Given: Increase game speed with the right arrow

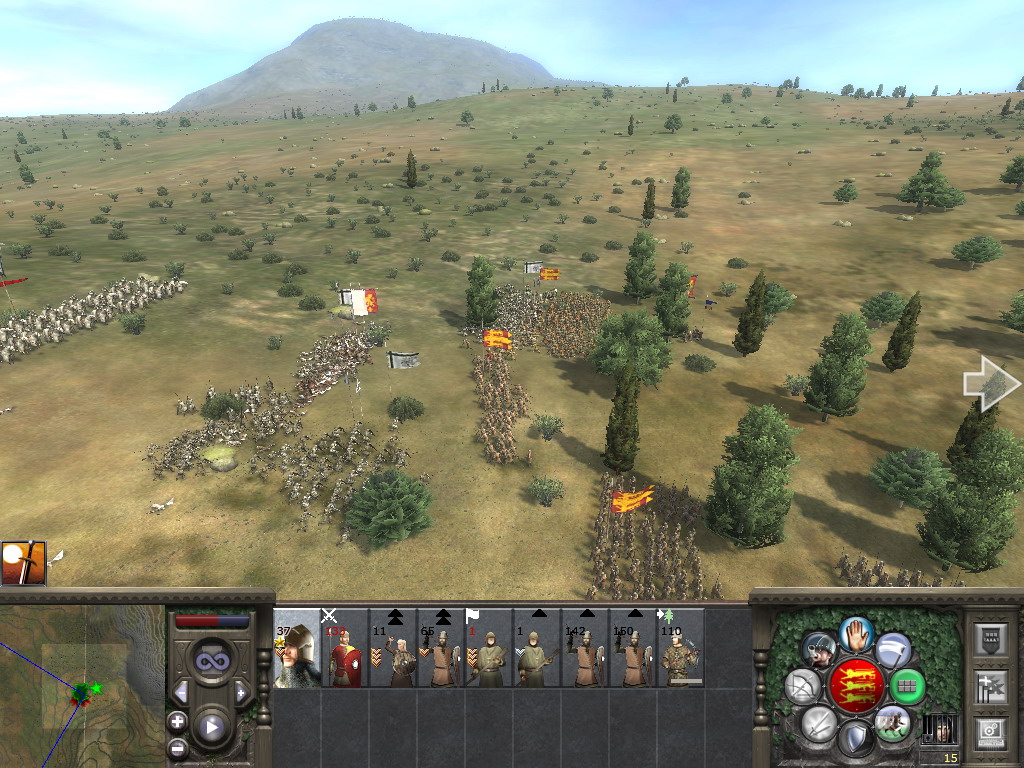Looking at the screenshot, I should [x=241, y=692].
